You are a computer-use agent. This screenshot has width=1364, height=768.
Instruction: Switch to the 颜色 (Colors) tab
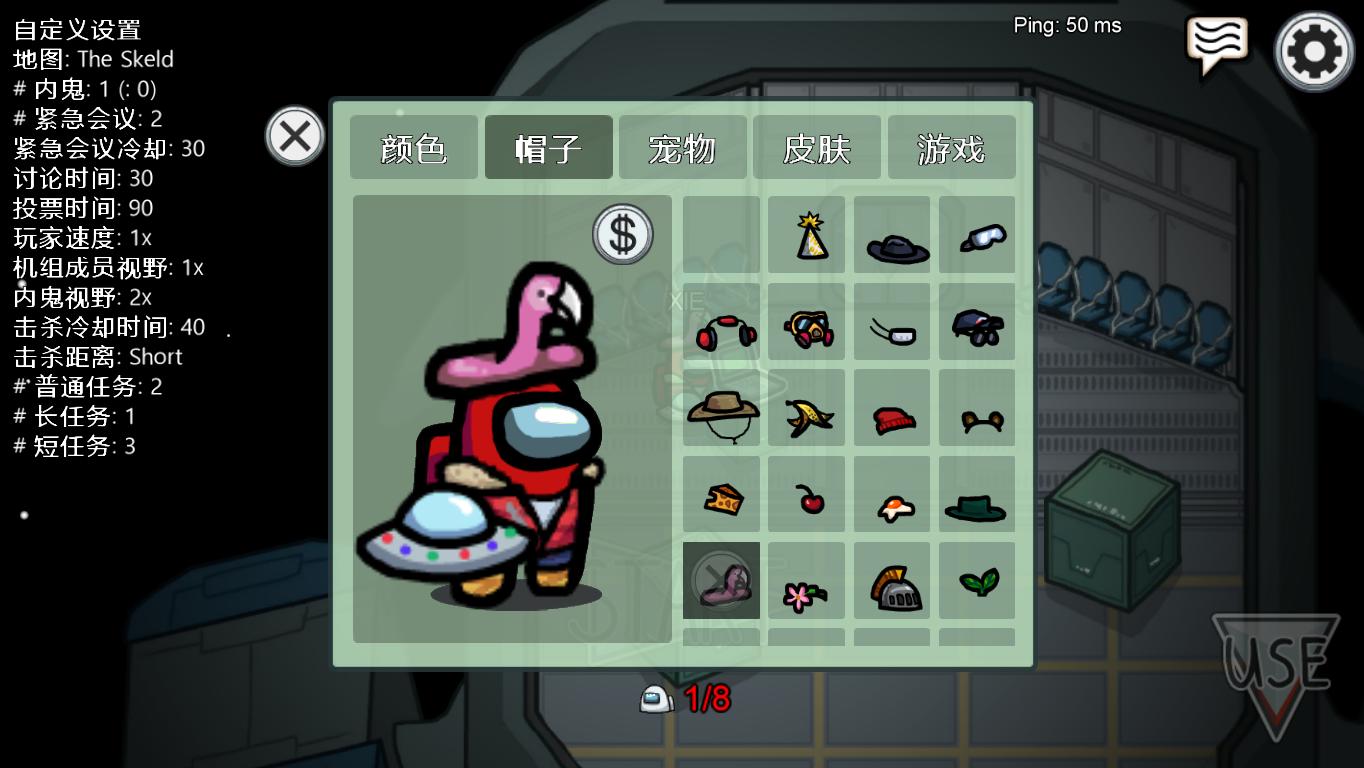point(413,147)
